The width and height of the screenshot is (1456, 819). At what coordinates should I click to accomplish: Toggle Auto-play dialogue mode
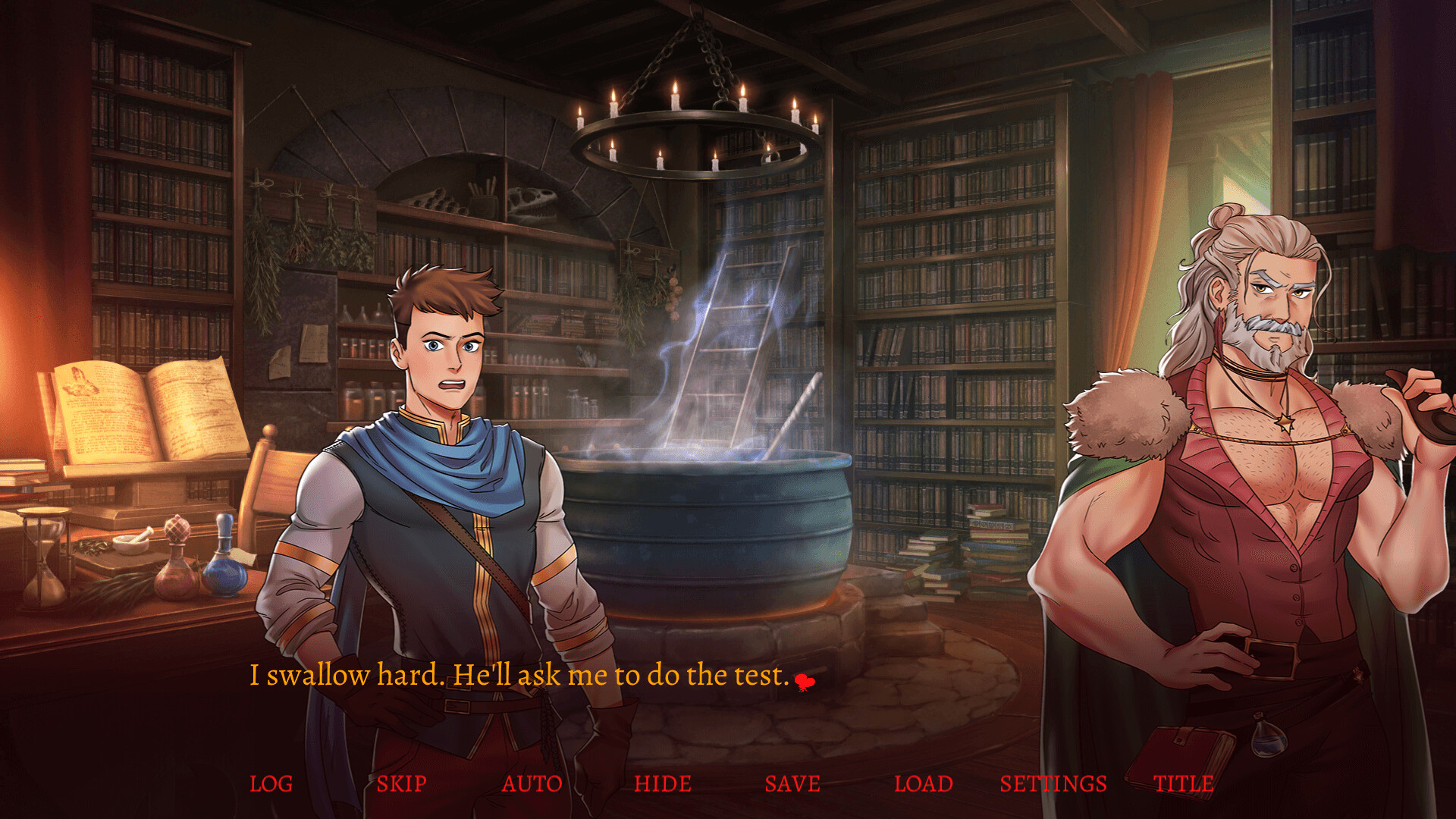(x=531, y=784)
